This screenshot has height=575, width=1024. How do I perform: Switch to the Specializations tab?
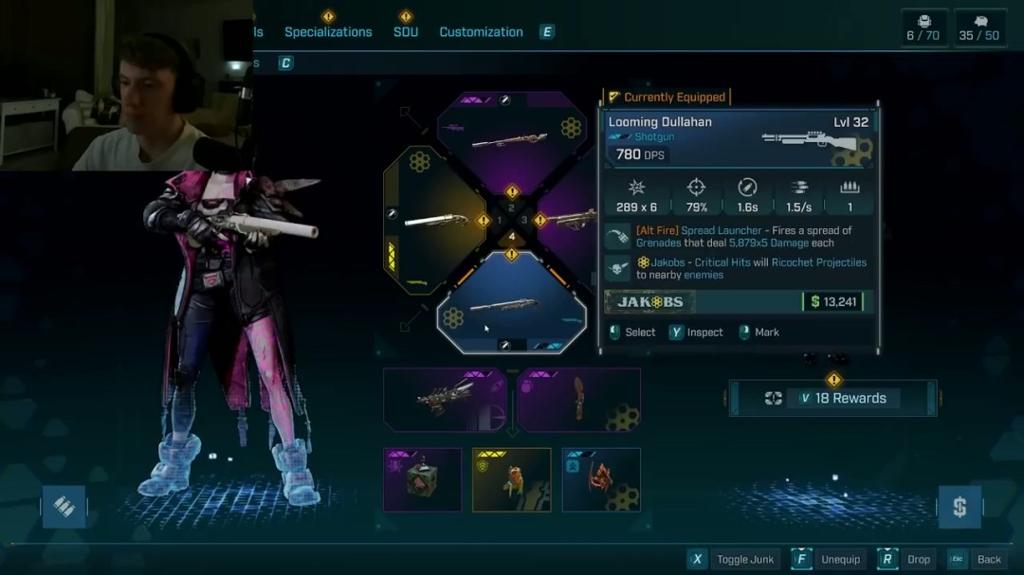[x=327, y=32]
